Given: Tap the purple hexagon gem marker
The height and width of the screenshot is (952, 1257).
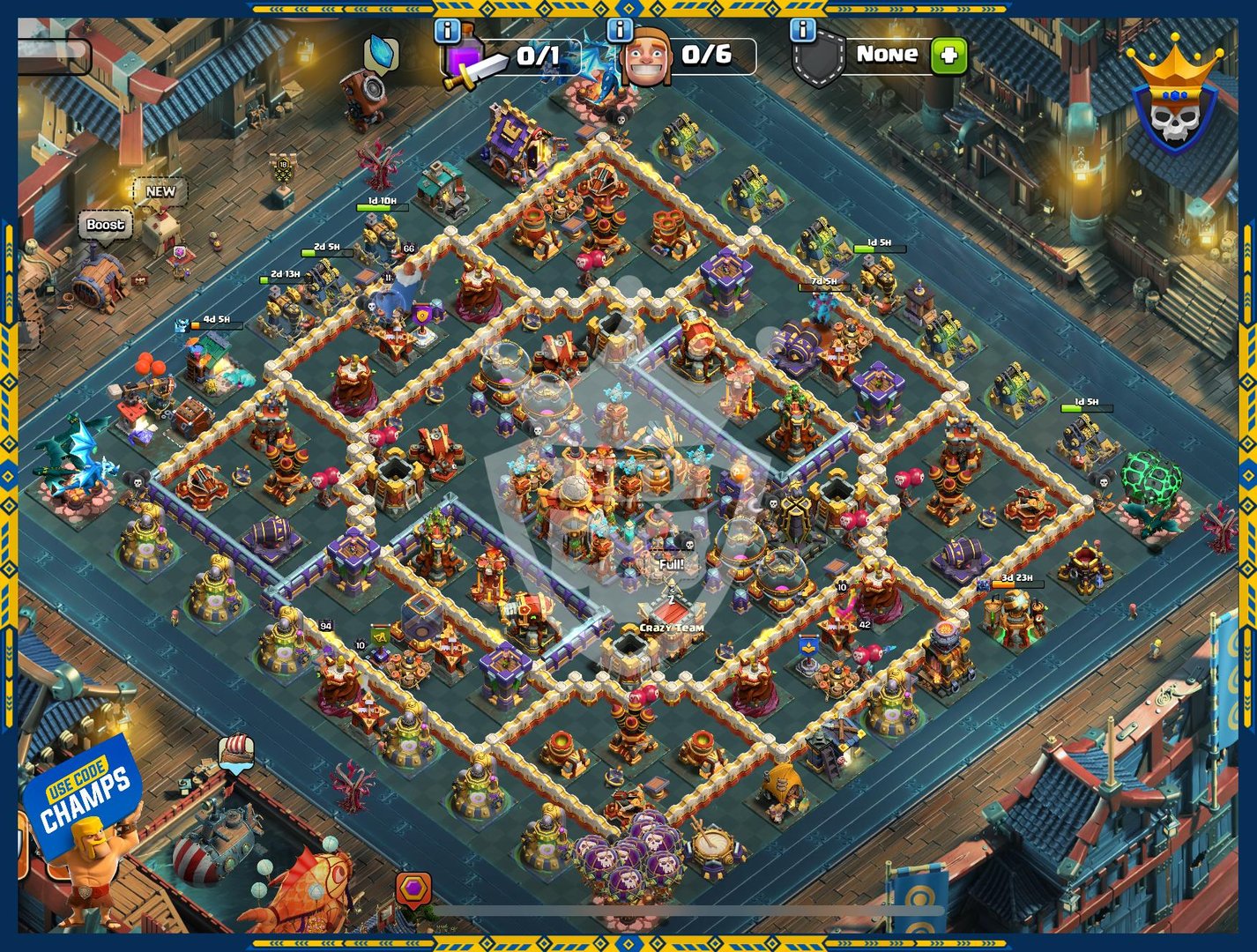Looking at the screenshot, I should [x=413, y=889].
